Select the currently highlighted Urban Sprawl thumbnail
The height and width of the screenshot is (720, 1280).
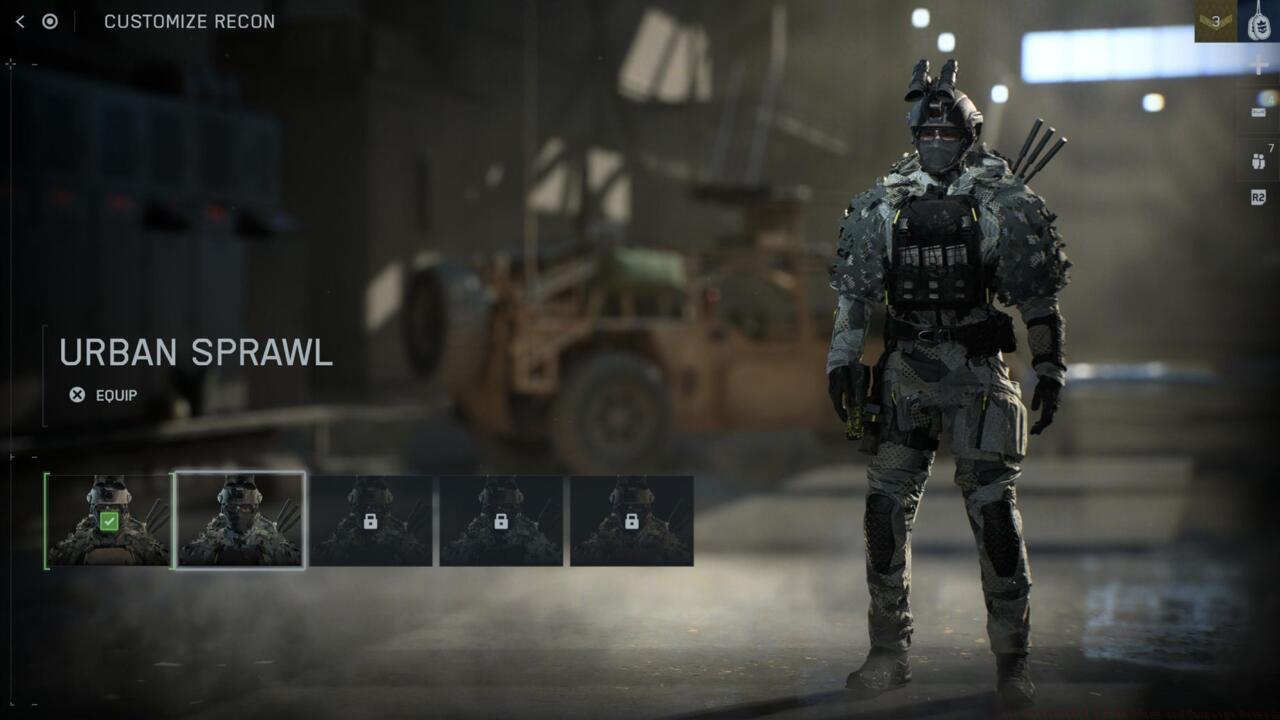[241, 520]
